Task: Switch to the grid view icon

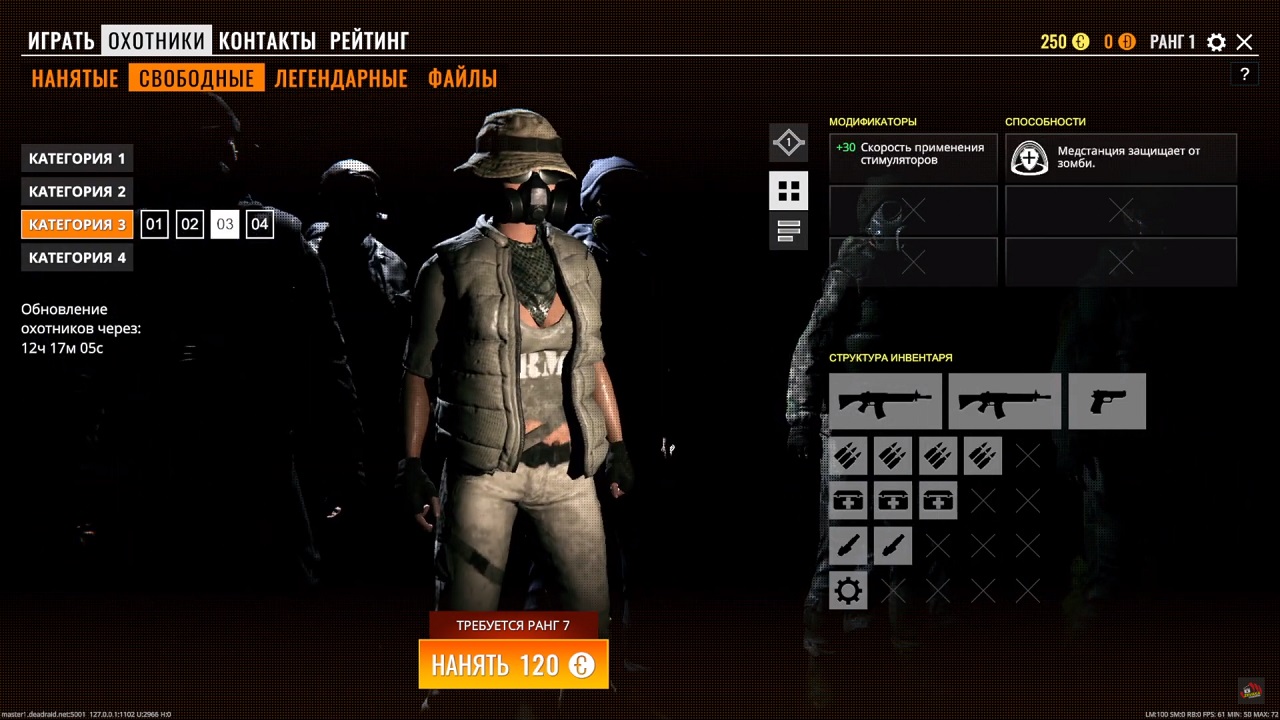Action: tap(788, 190)
